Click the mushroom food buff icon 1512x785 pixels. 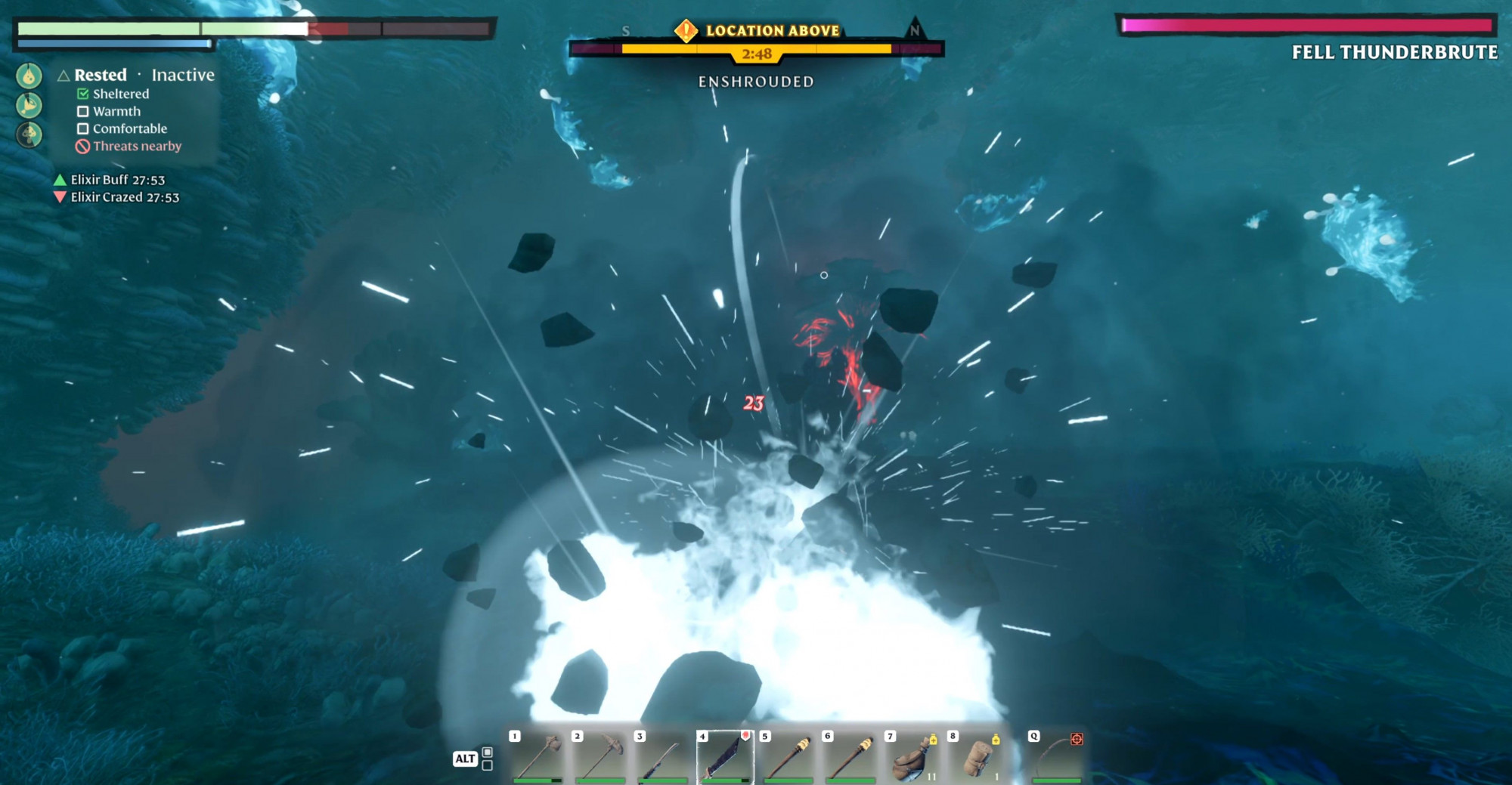pos(29,134)
